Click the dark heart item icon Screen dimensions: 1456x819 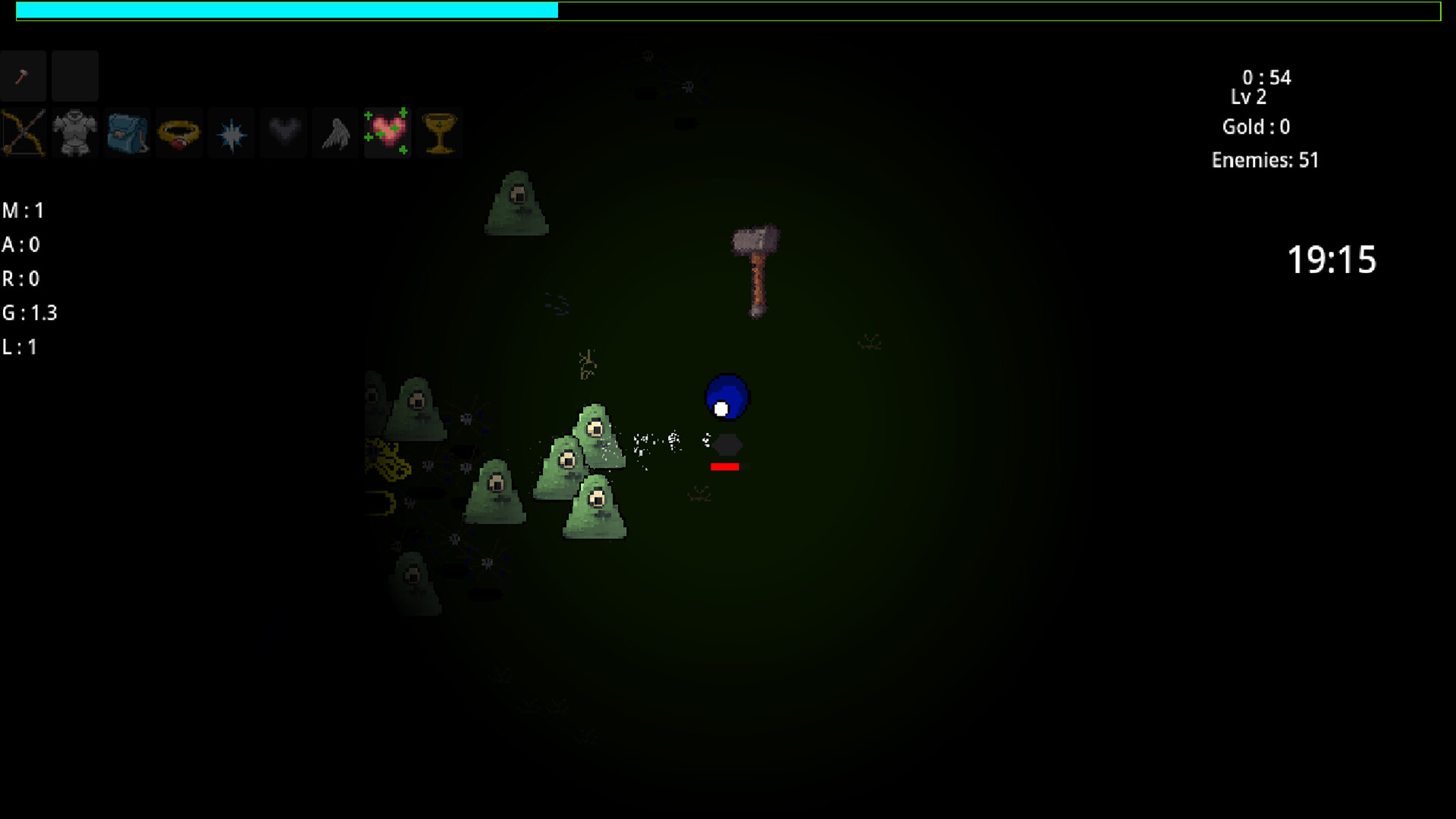283,133
